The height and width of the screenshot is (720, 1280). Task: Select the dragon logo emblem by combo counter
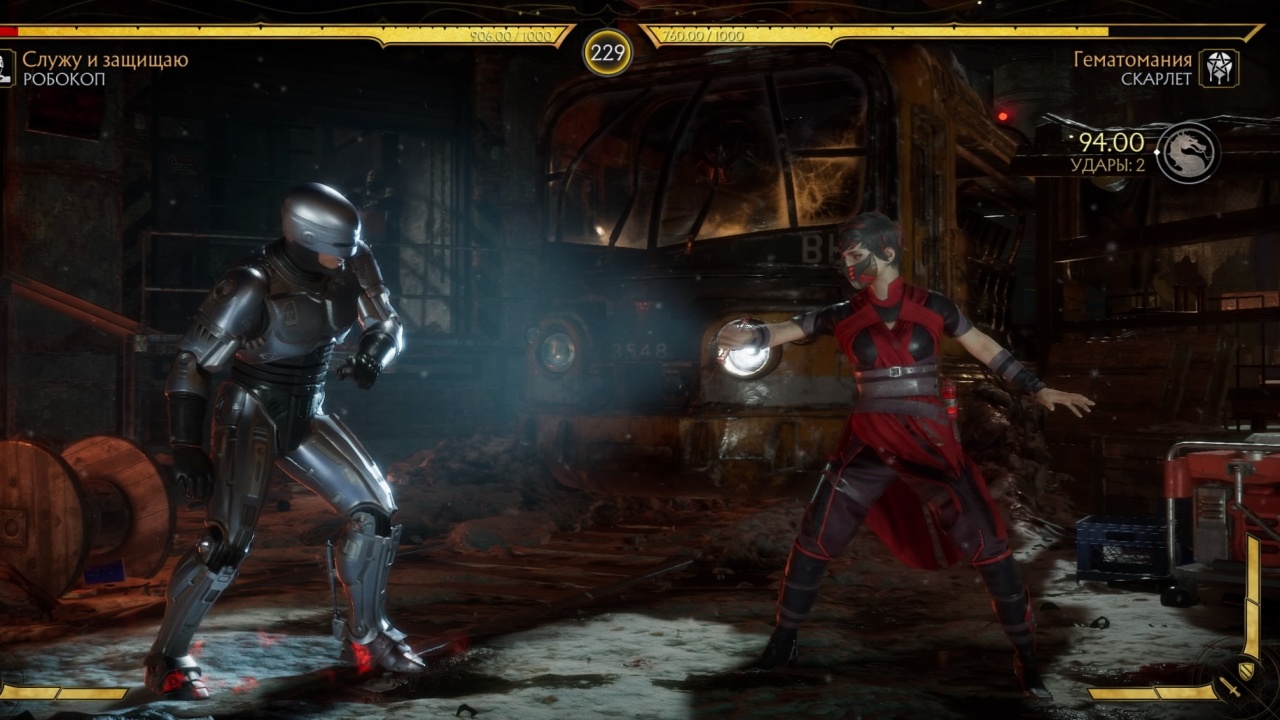[x=1189, y=153]
